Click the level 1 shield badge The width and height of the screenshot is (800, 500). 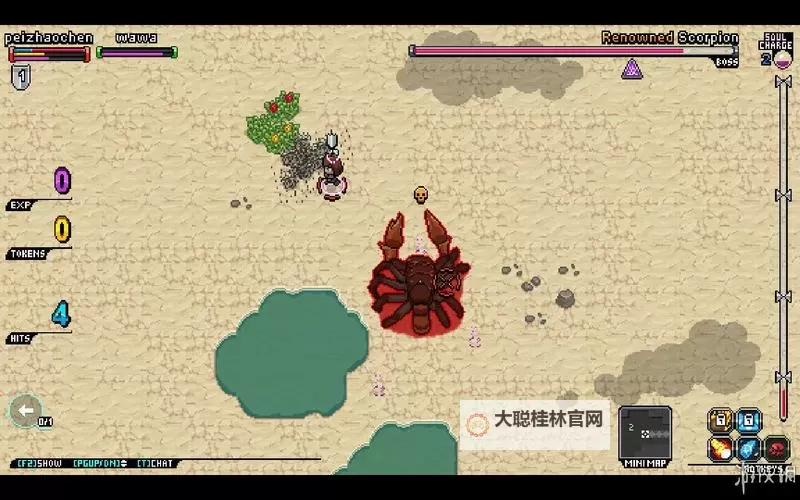[19, 76]
